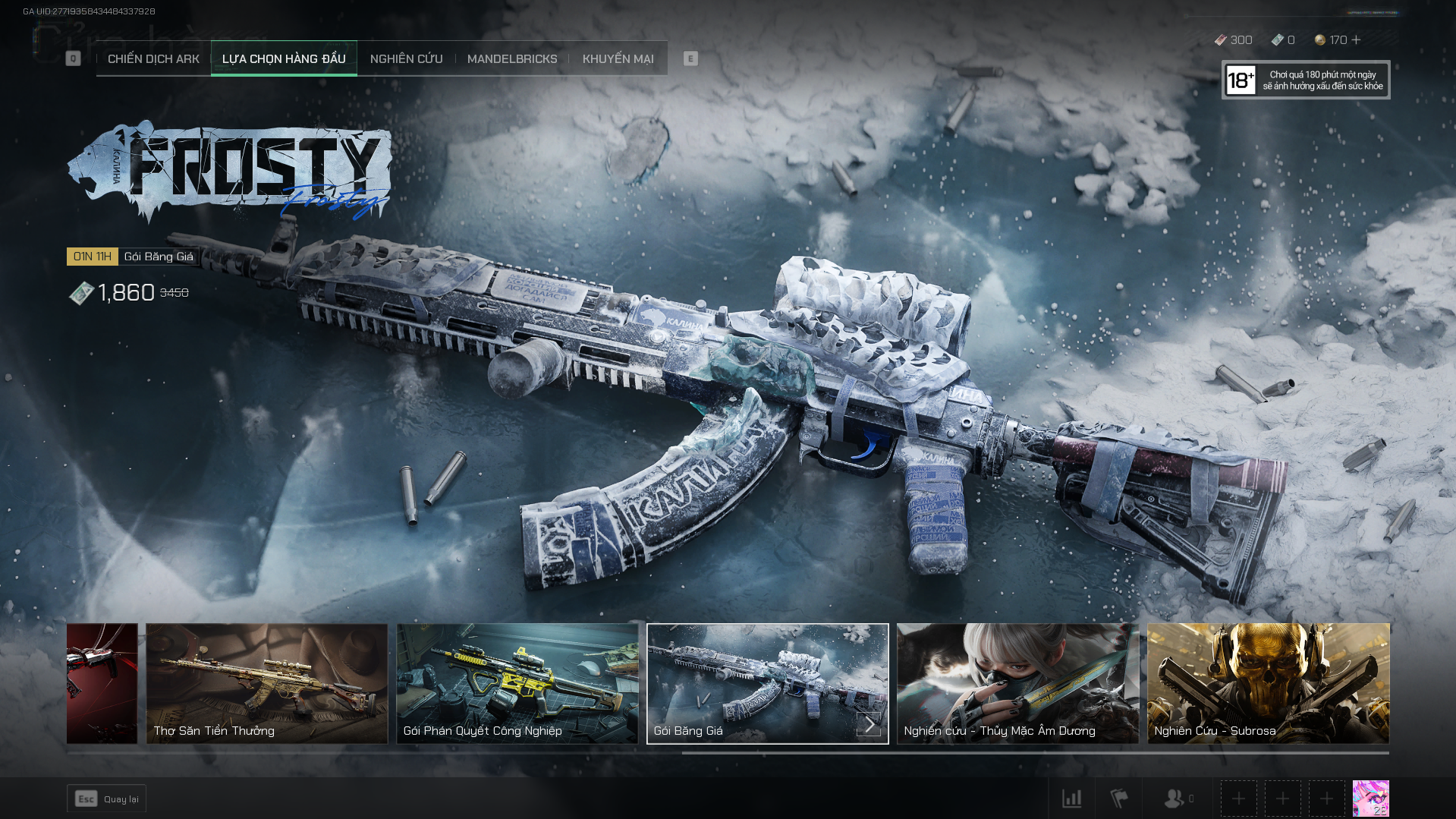
Task: Click the arrow on the Gói Băng Giá card
Action: tap(870, 724)
